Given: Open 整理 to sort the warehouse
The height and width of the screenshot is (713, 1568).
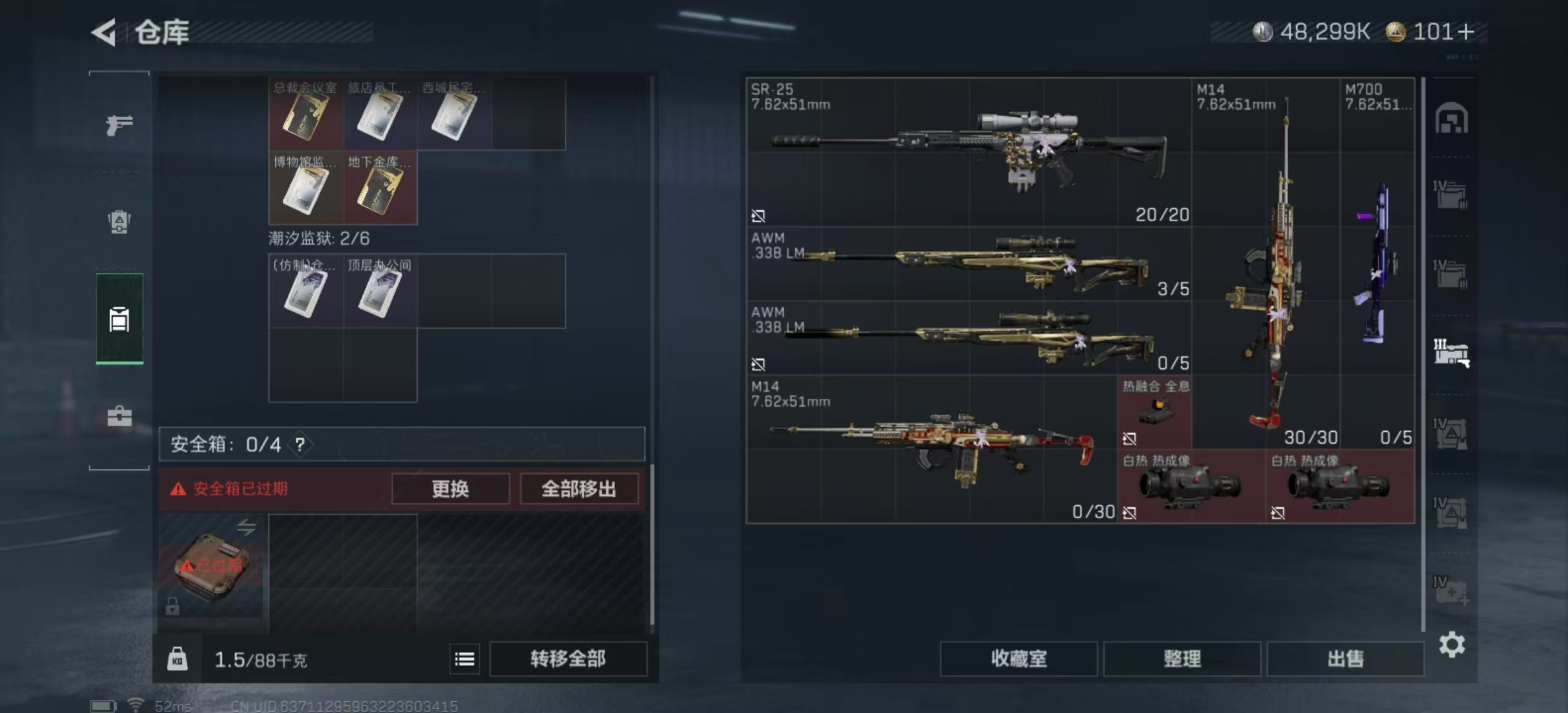Looking at the screenshot, I should click(x=1182, y=659).
